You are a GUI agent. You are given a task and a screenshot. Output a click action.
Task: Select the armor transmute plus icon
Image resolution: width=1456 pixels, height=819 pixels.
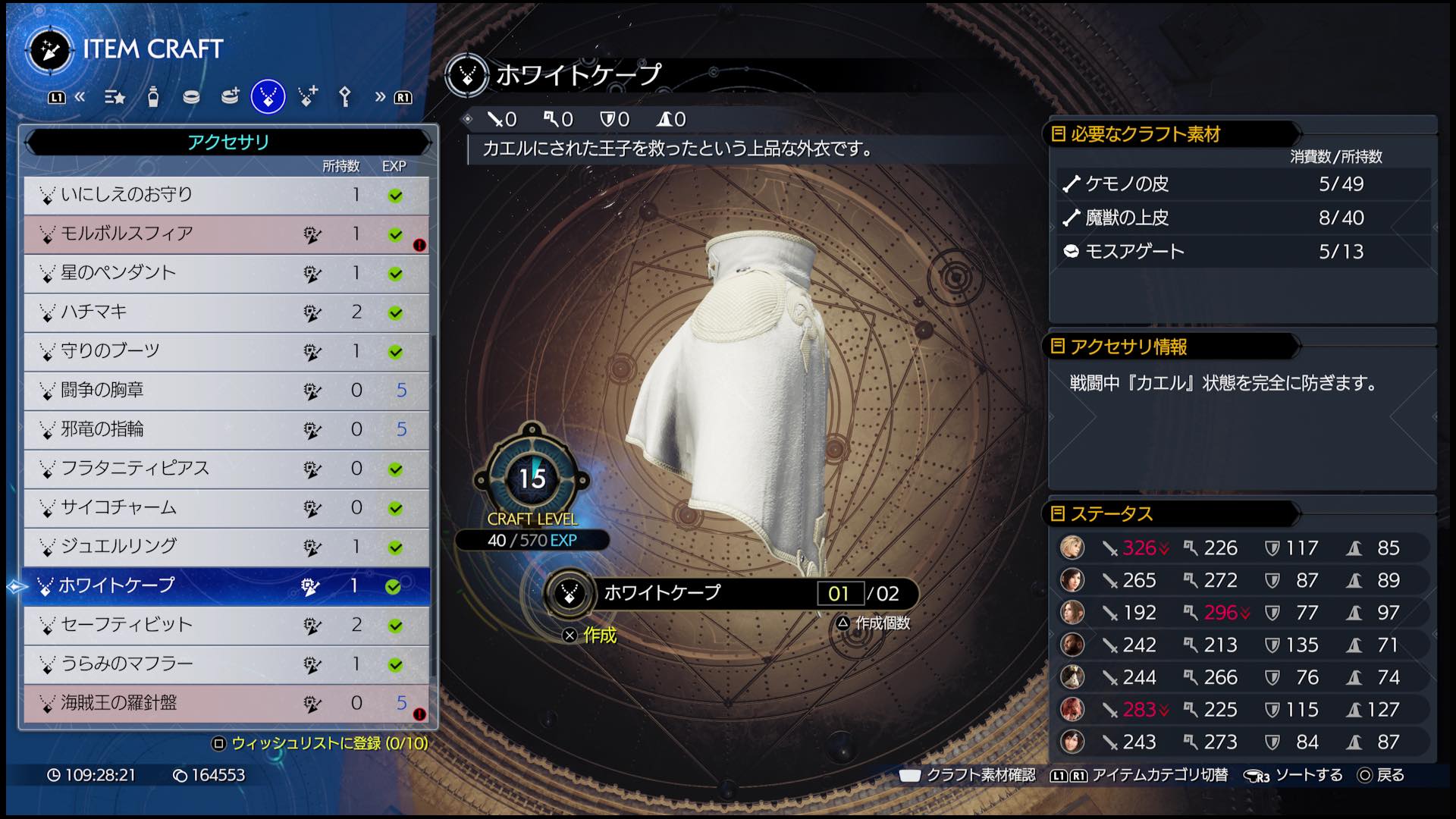tap(231, 97)
